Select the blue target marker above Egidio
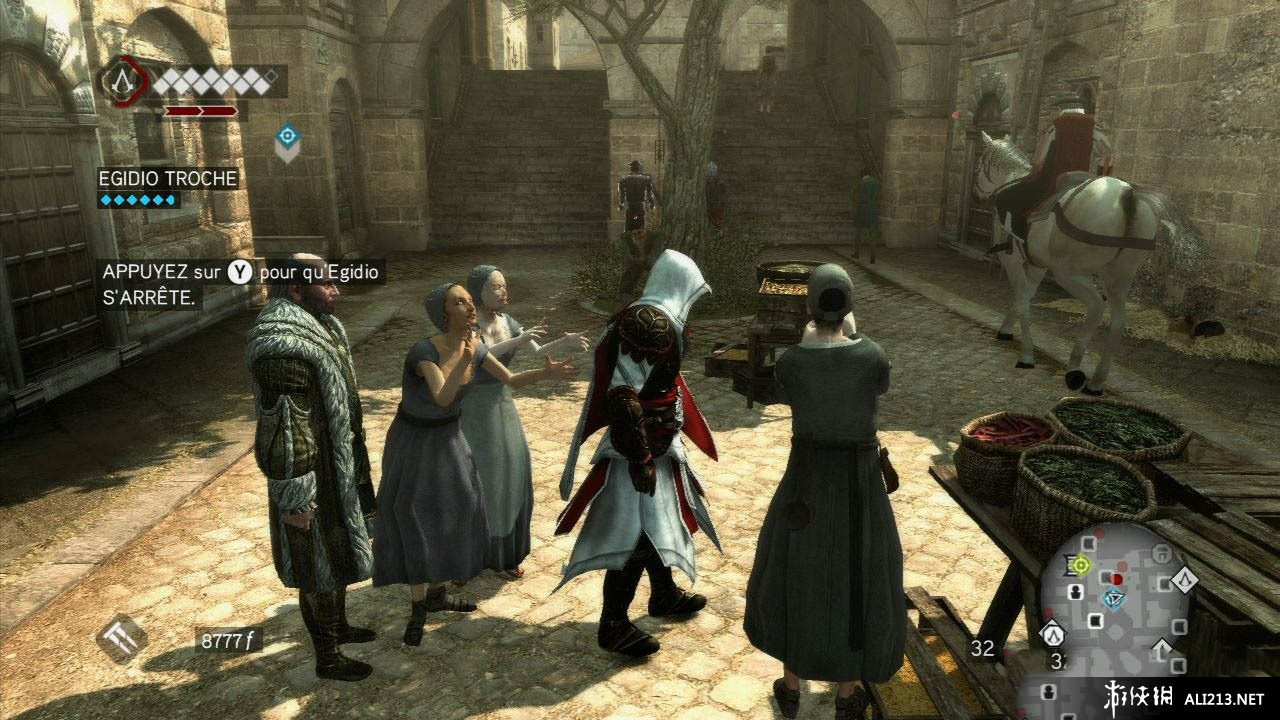The height and width of the screenshot is (720, 1280). coord(287,138)
